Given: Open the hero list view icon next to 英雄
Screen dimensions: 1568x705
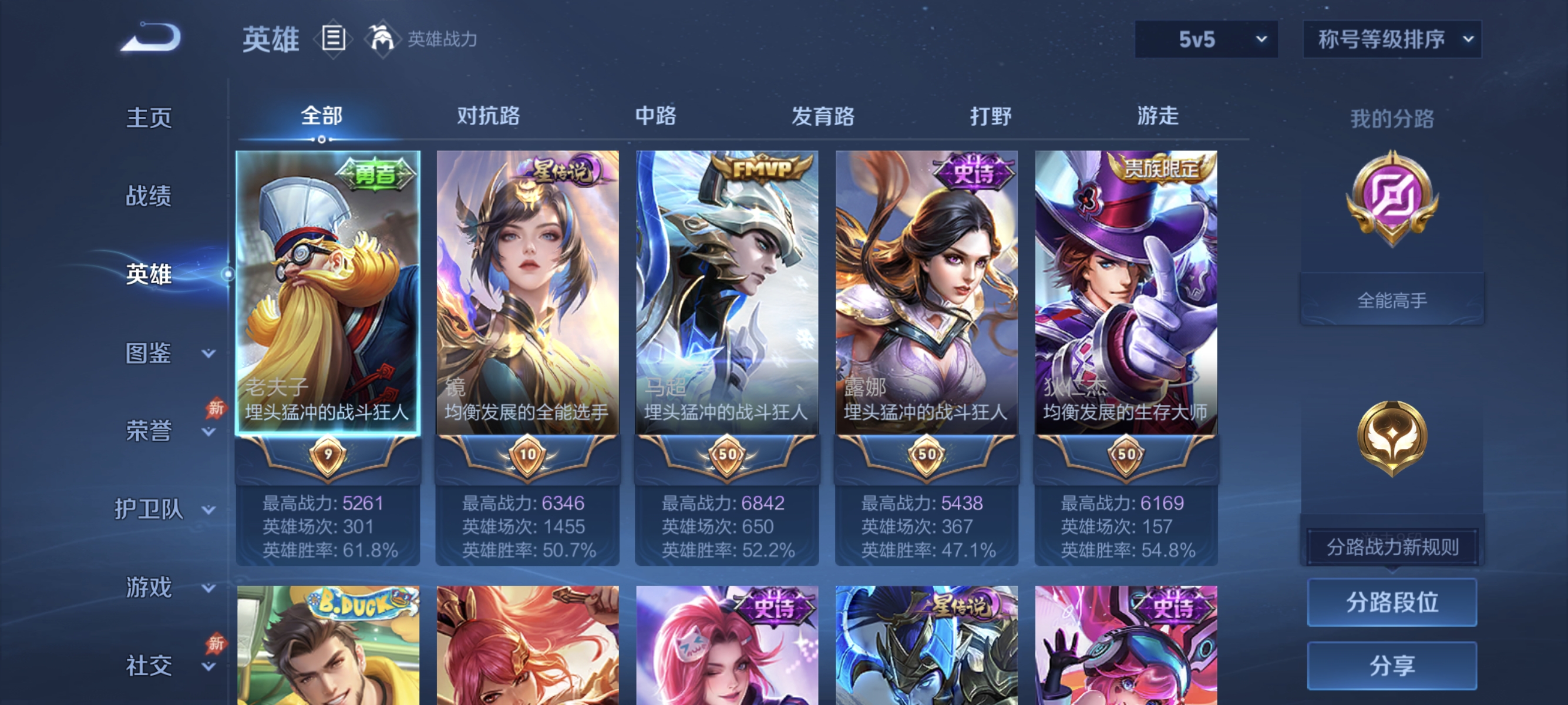Looking at the screenshot, I should 334,38.
